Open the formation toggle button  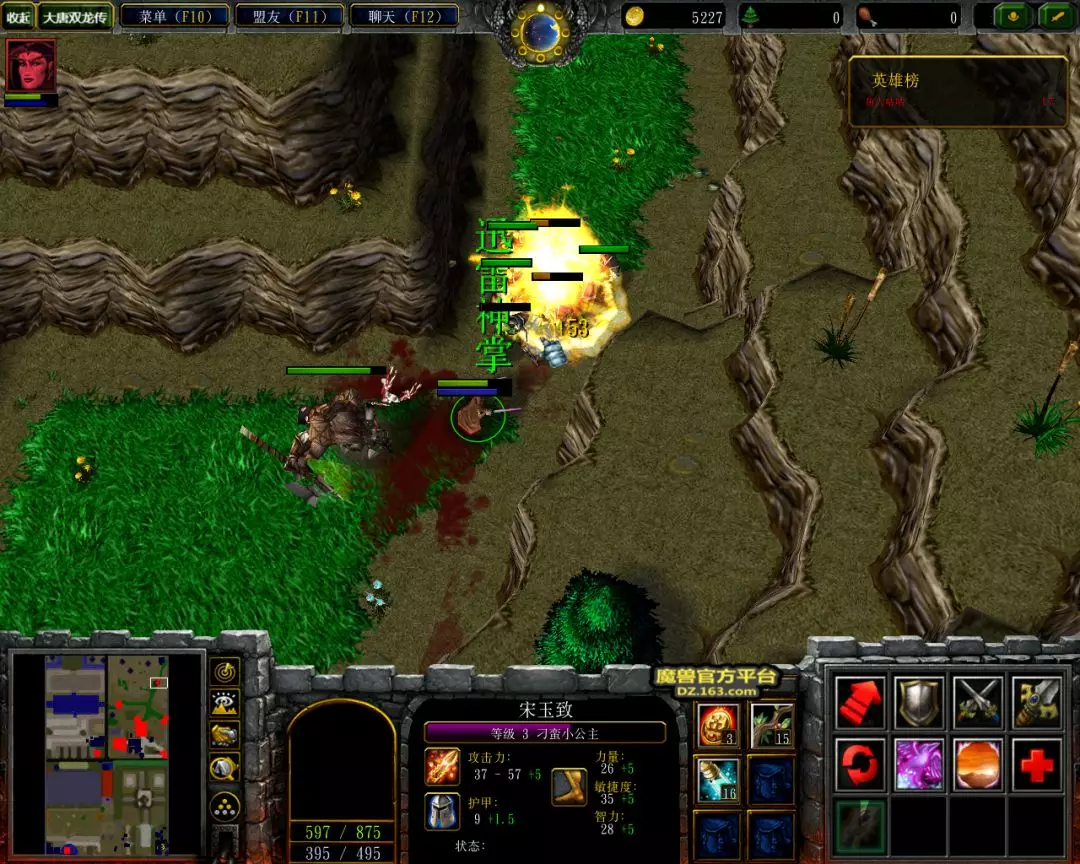tap(224, 806)
